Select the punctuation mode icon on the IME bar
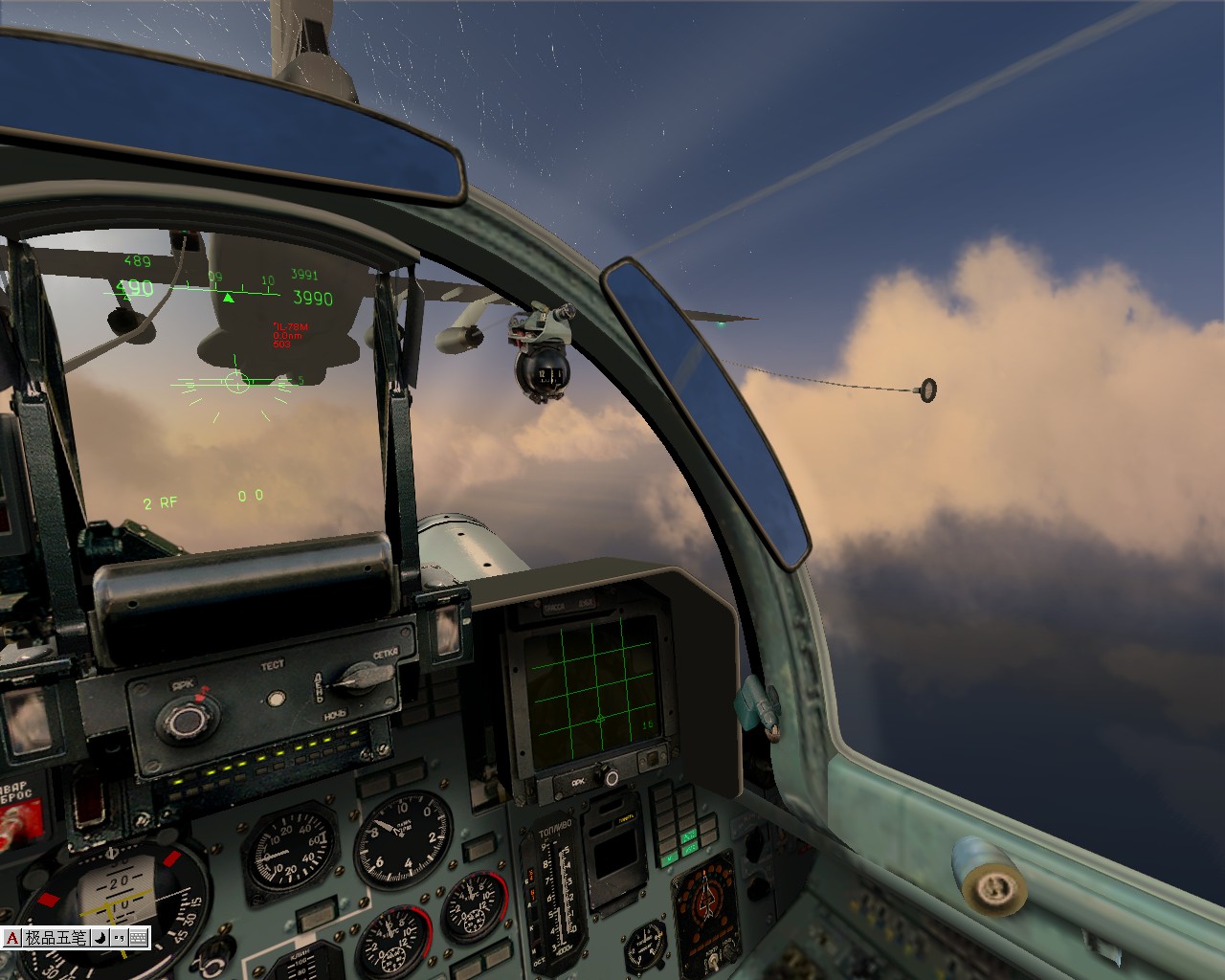1225x980 pixels. 118,938
